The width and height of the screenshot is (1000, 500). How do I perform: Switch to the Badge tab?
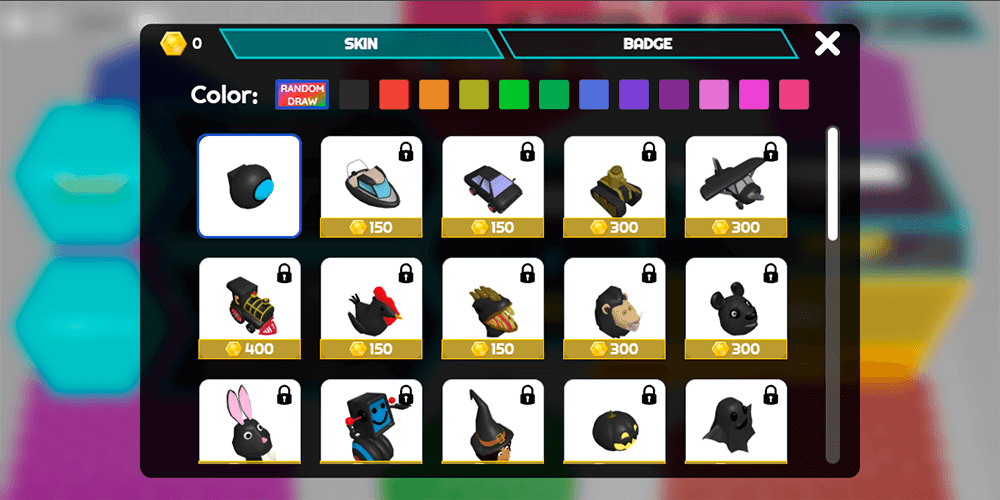click(x=647, y=44)
